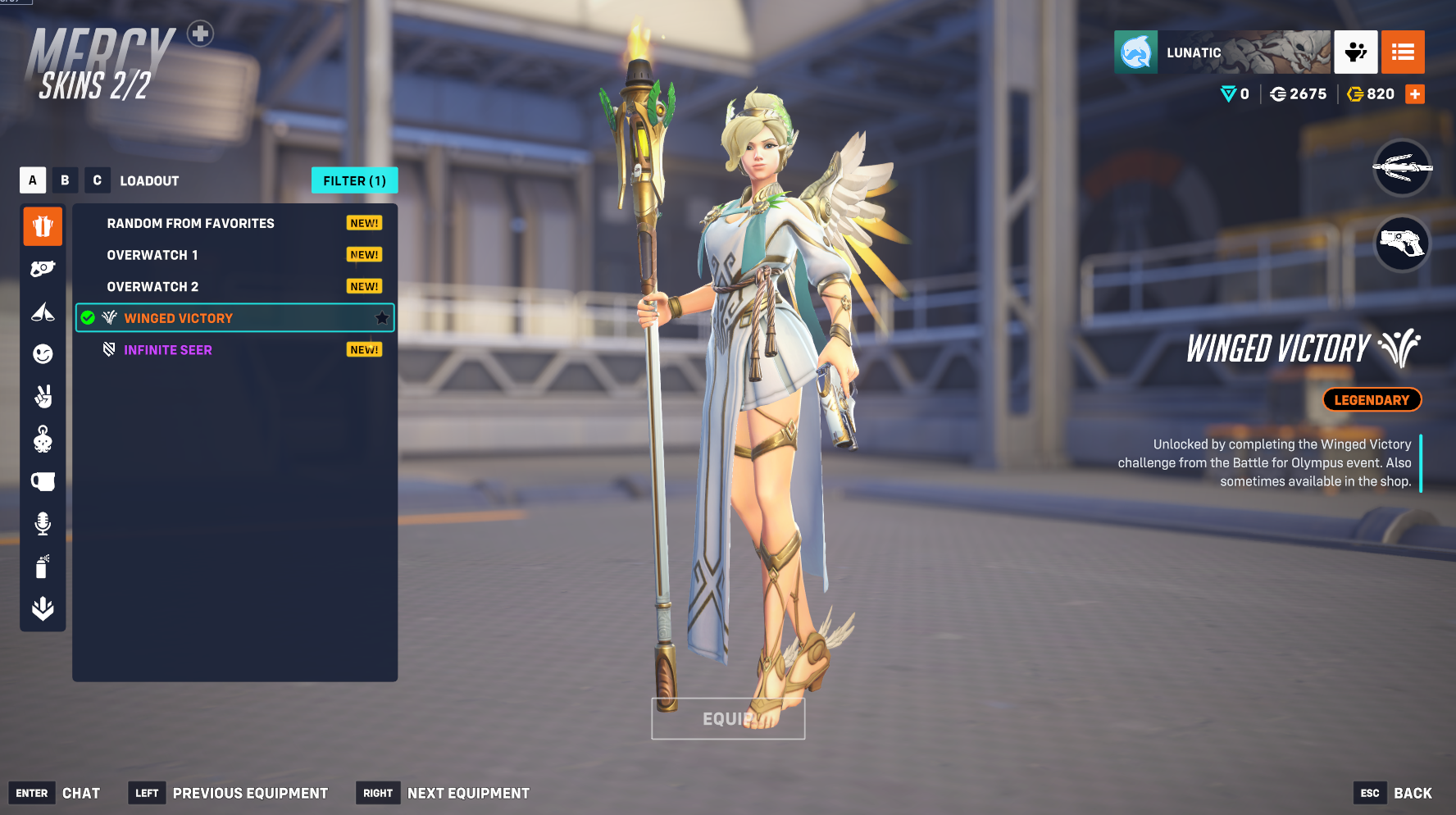Viewport: 1456px width, 815px height.
Task: View the Caduceus Blaster weapon preview
Action: (1402, 243)
